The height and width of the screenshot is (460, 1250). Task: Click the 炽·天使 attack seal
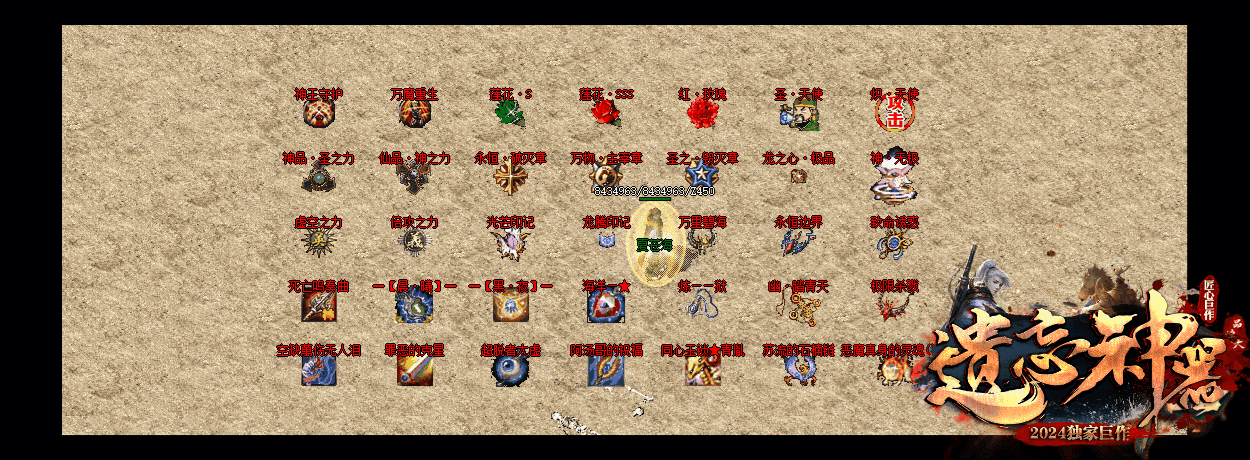(x=893, y=114)
